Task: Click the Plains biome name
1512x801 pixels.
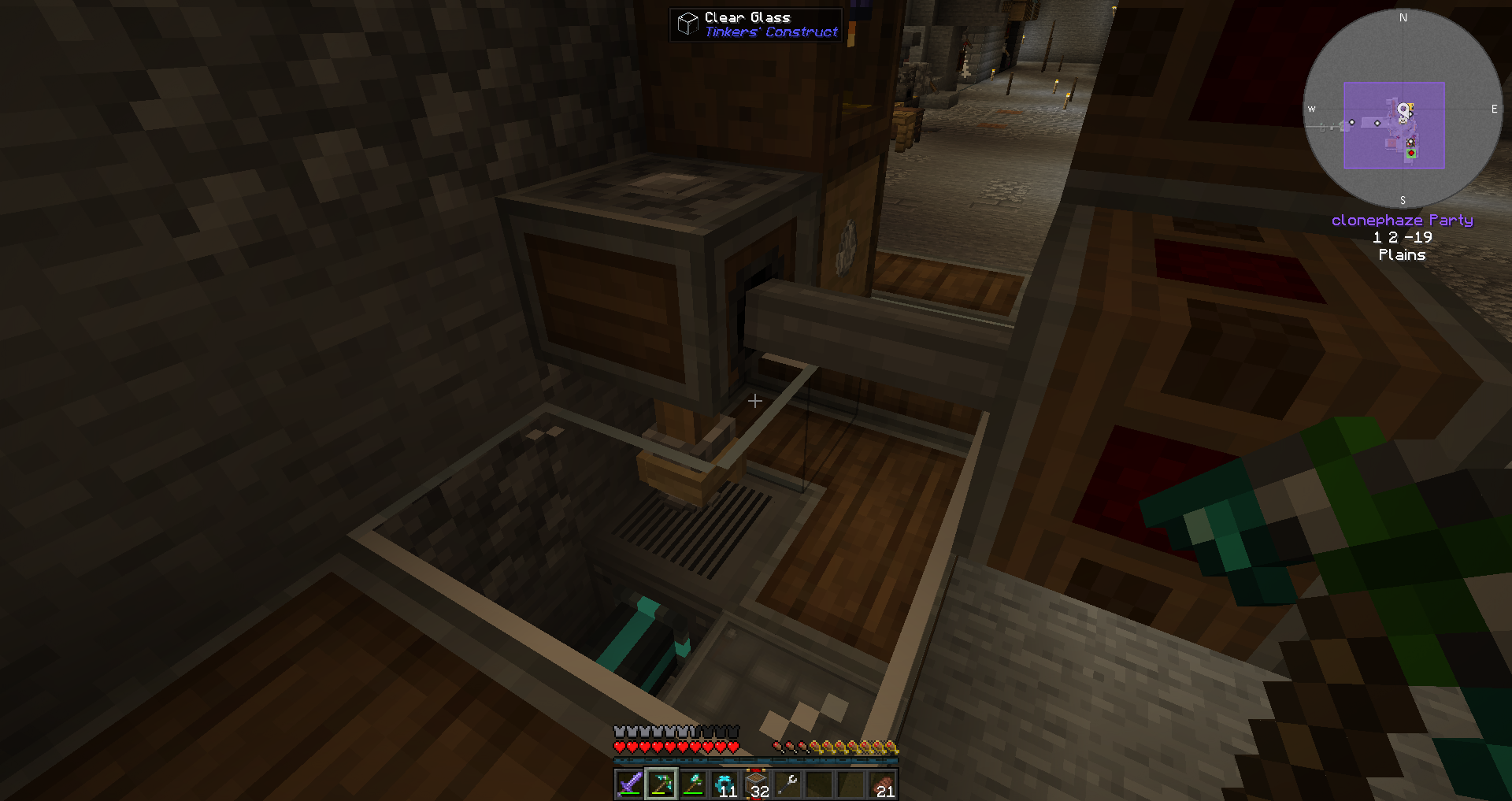Action: coord(1403,254)
